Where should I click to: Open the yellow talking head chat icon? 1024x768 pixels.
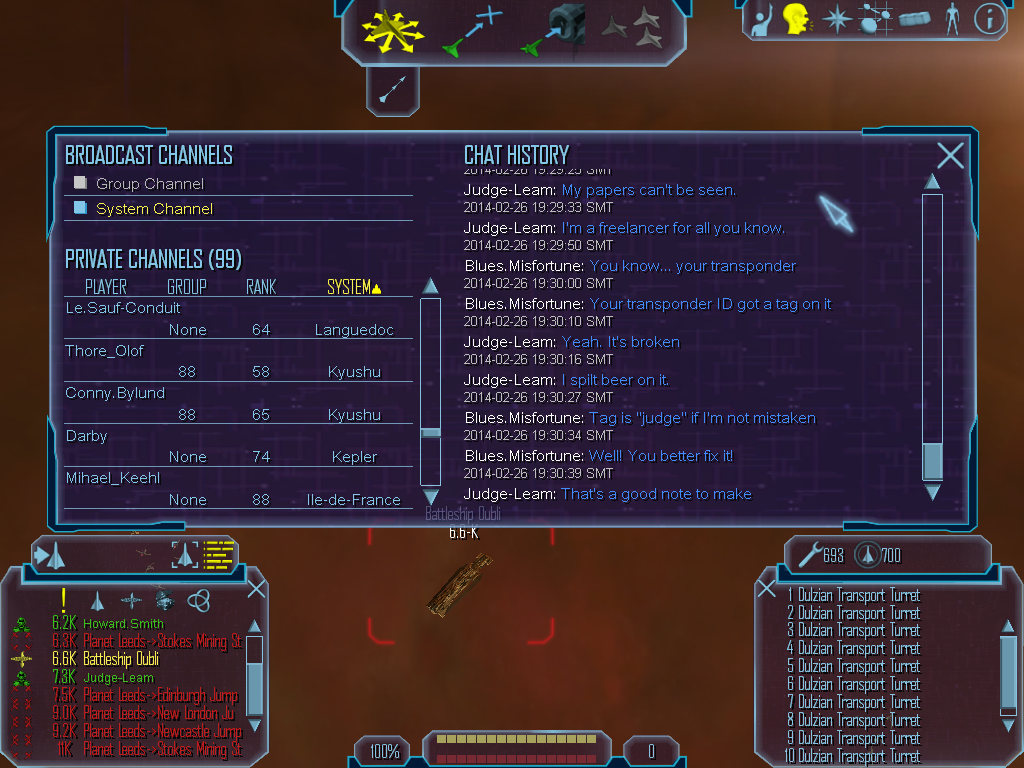(796, 18)
